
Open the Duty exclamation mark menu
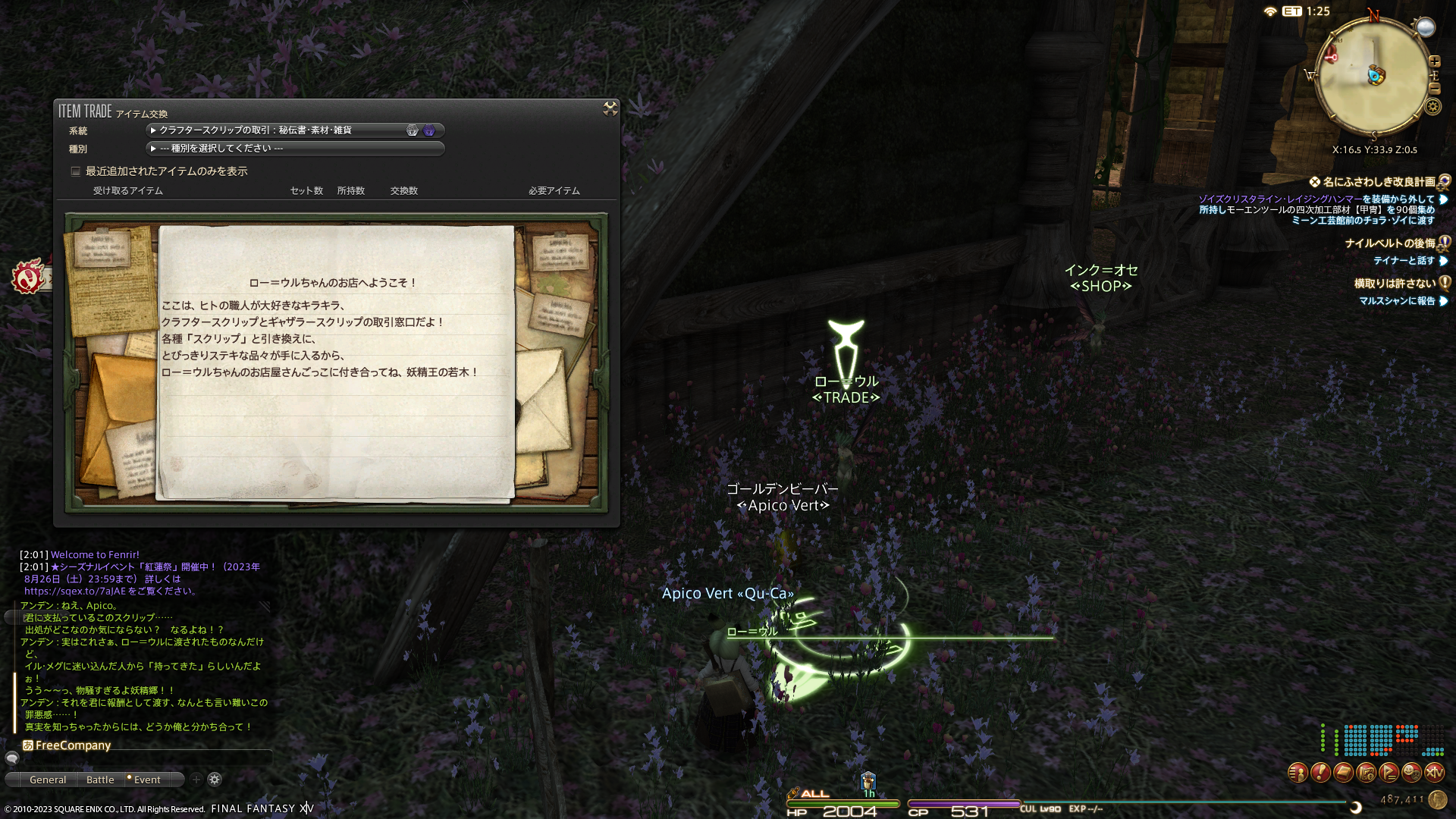[1320, 773]
